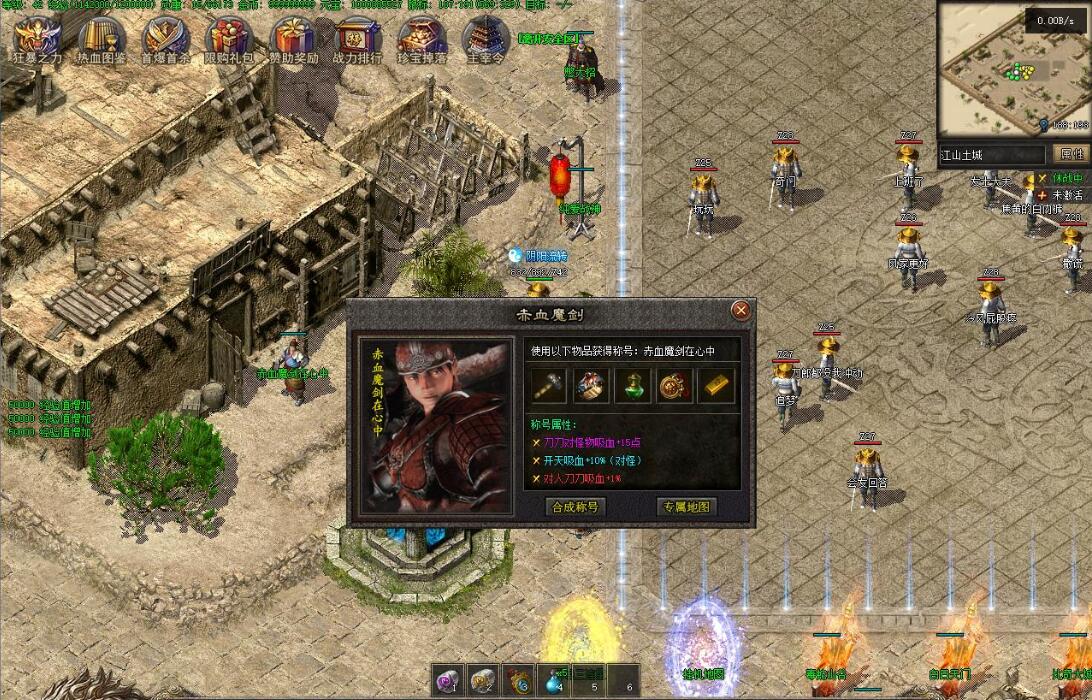Open the 热血图鉴 codex icon
The width and height of the screenshot is (1092, 700).
(x=101, y=36)
